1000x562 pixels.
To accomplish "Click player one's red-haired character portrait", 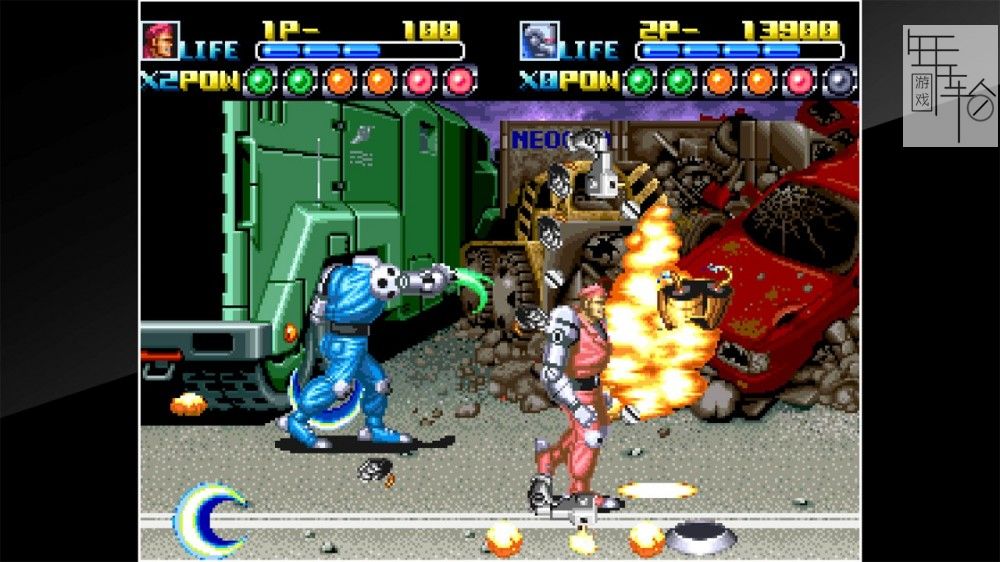I will point(160,41).
